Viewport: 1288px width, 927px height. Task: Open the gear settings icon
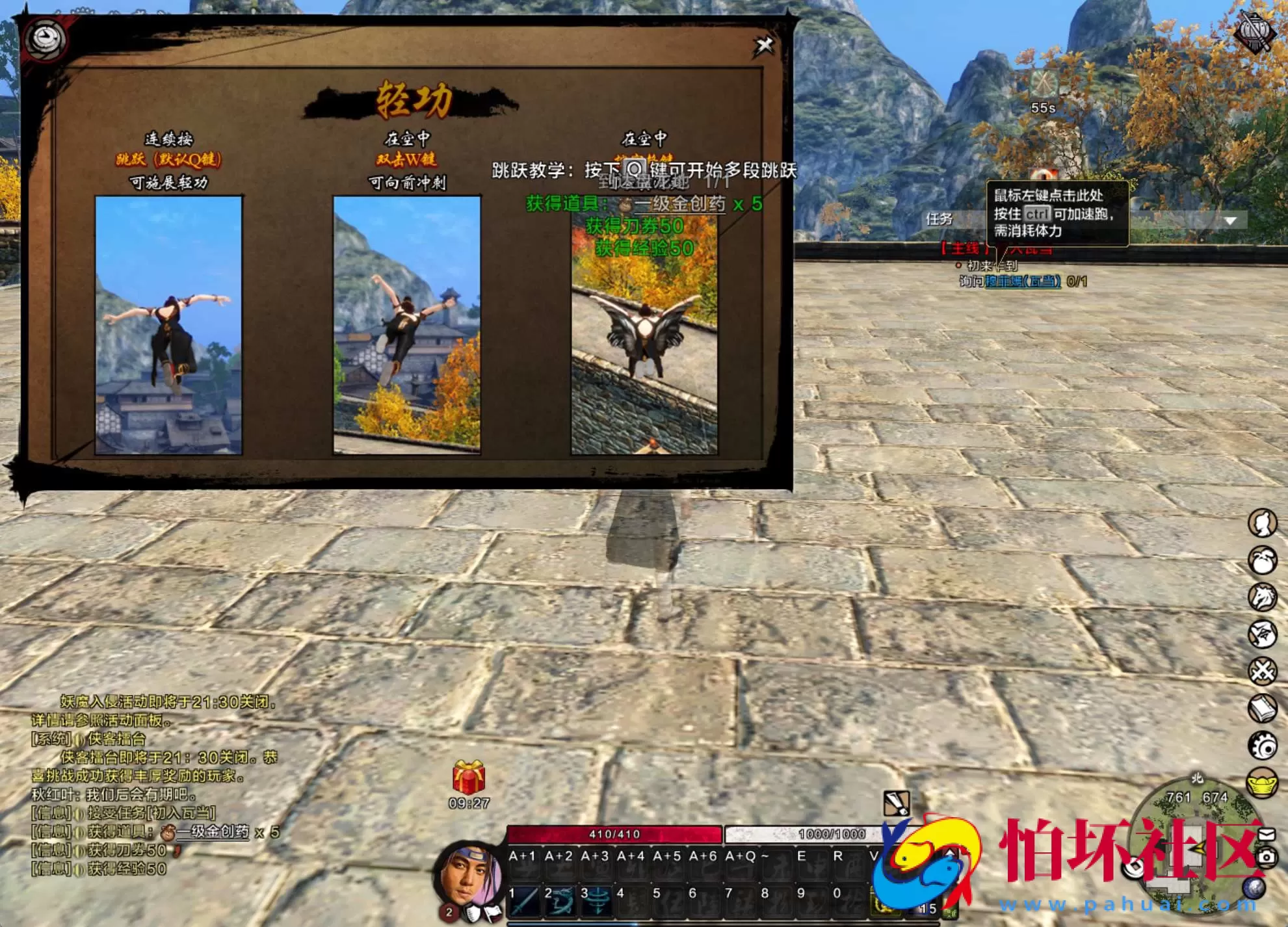(x=1261, y=745)
